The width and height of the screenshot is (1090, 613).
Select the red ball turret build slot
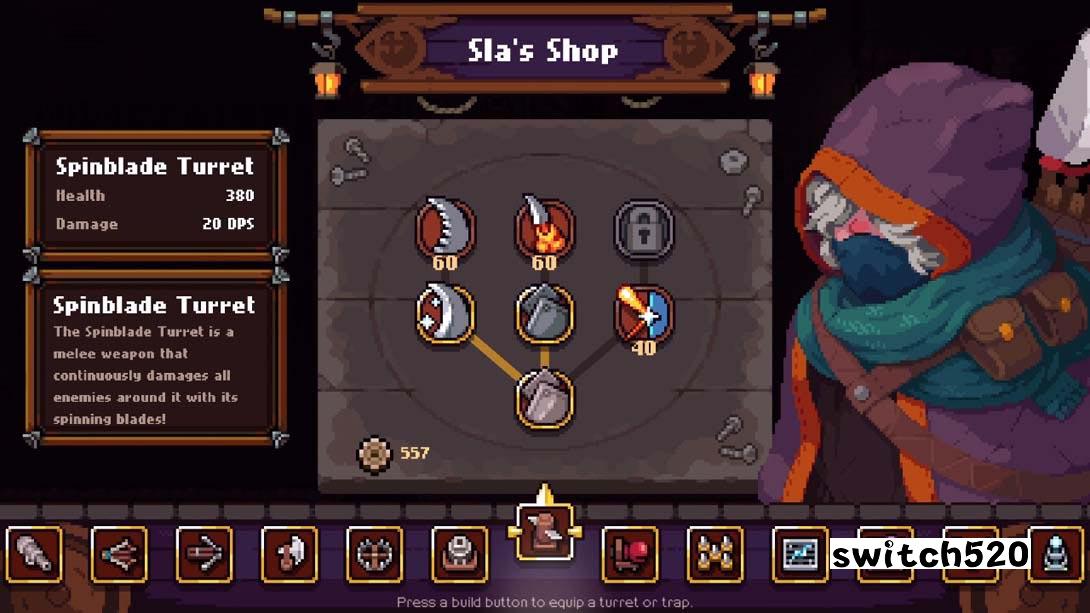tap(630, 554)
